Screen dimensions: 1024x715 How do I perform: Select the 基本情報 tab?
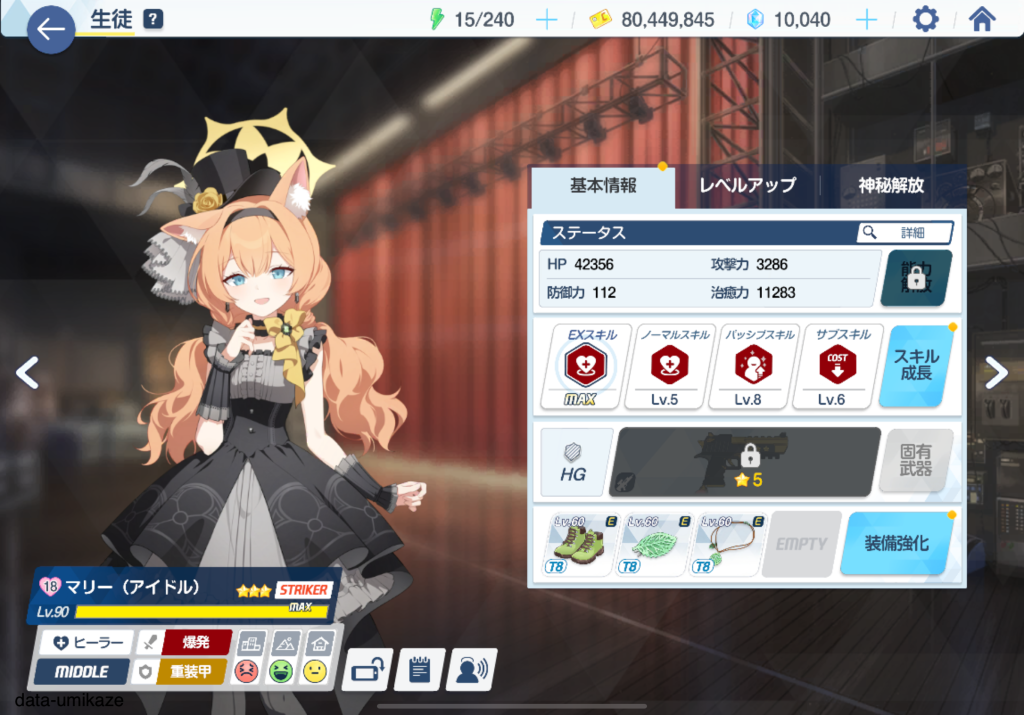(603, 185)
